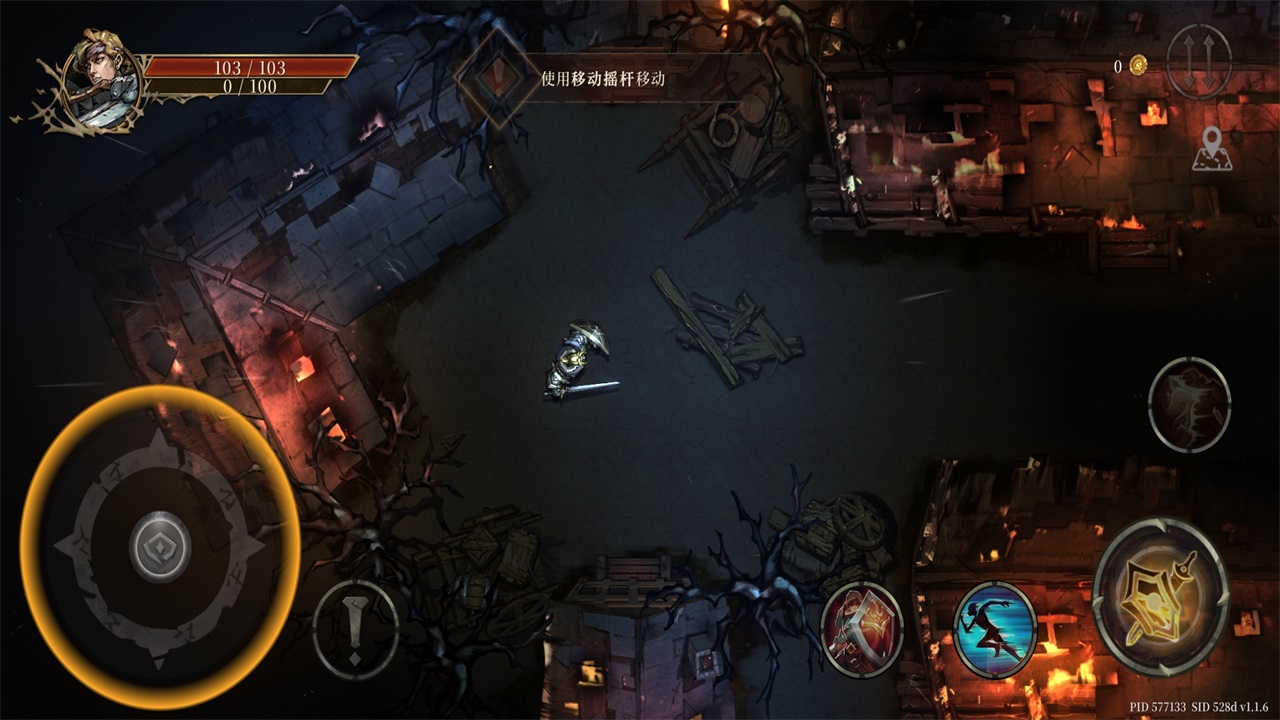
Task: Select the gold coin counter icon
Action: coord(1138,66)
